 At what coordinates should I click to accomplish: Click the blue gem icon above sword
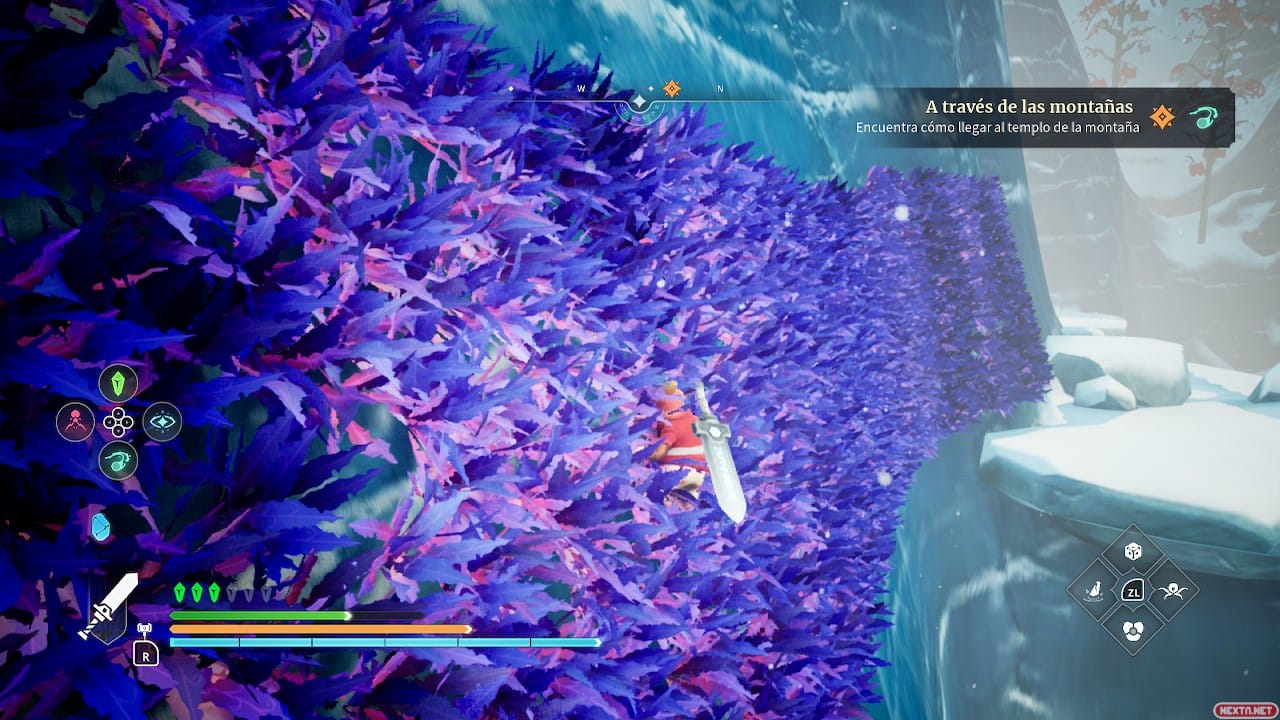[x=100, y=526]
